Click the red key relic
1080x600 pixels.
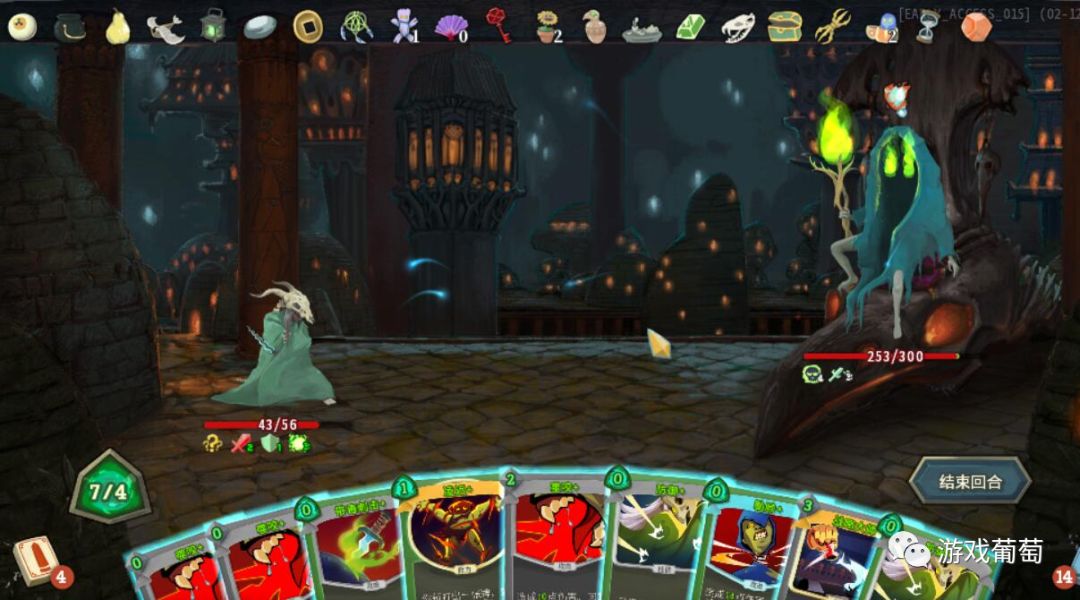[498, 24]
